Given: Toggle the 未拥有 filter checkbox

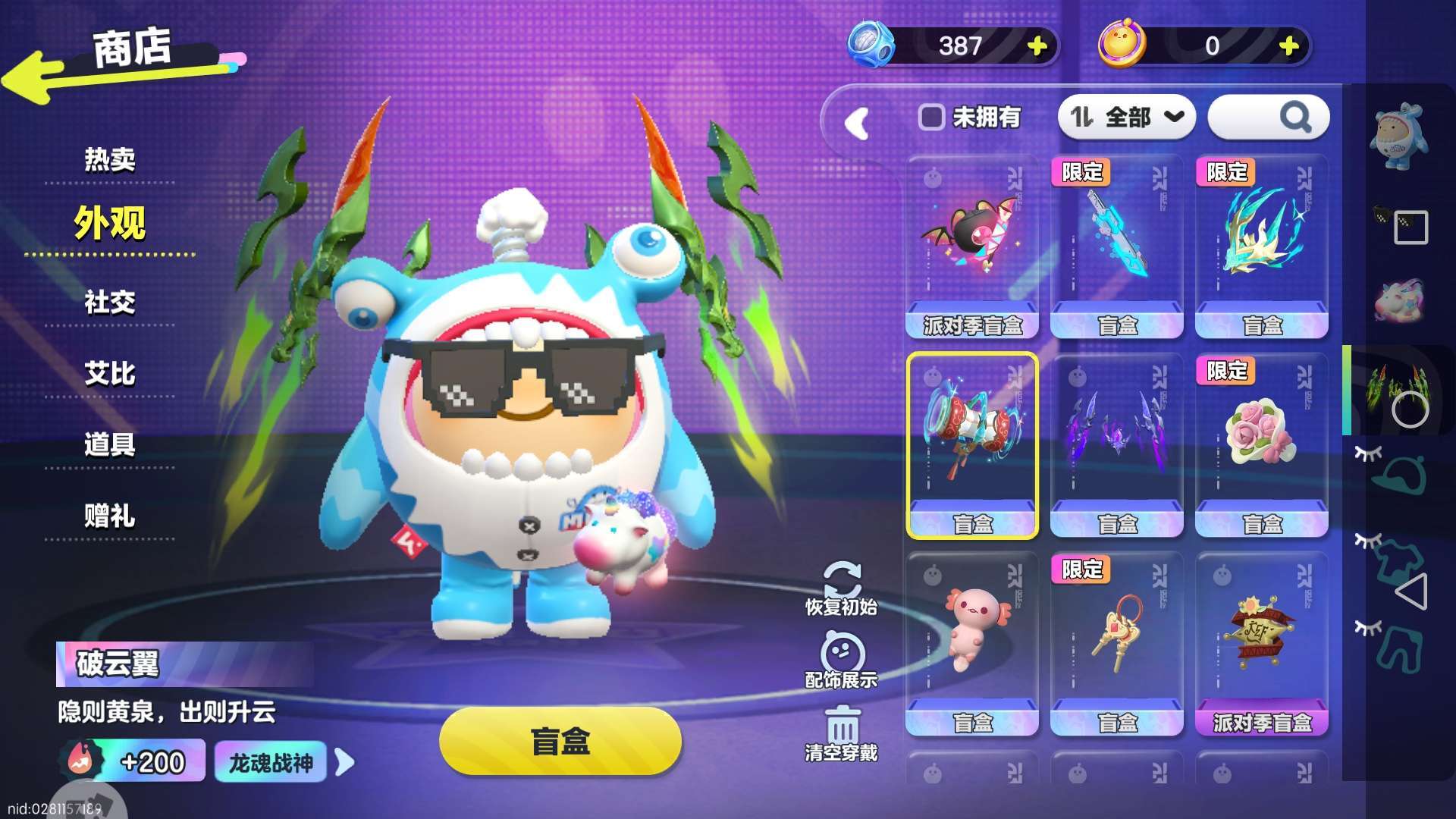Looking at the screenshot, I should (931, 118).
